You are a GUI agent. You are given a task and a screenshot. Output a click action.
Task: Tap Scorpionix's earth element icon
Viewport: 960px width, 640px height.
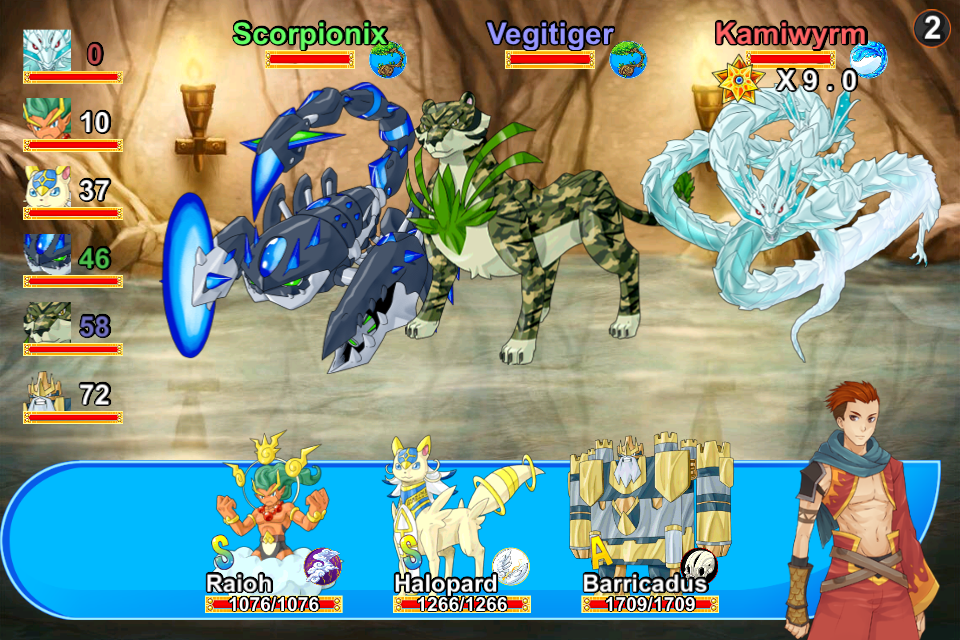388,60
